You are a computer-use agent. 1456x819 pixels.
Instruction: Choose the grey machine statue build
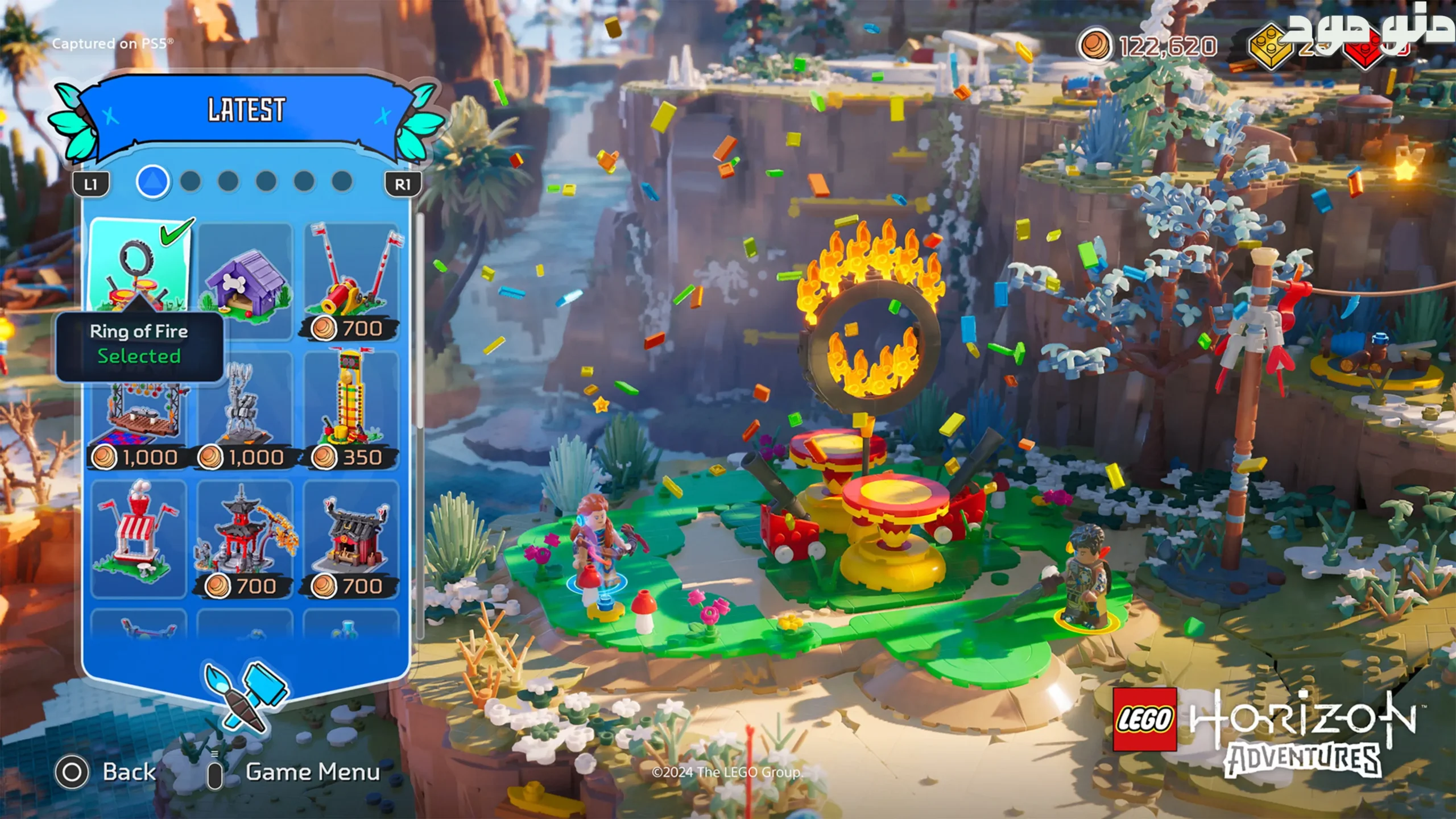246,409
